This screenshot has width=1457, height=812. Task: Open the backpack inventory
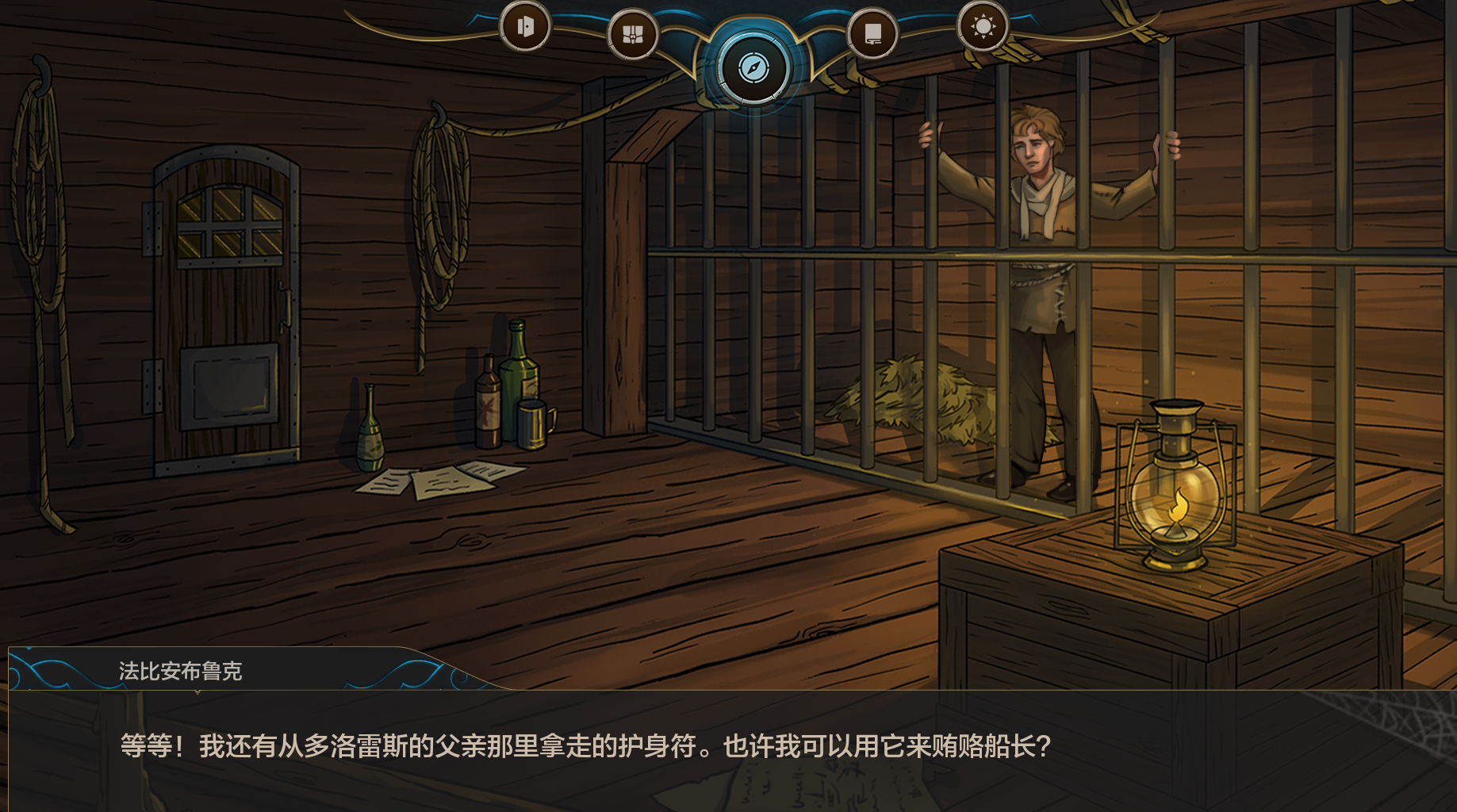click(632, 35)
